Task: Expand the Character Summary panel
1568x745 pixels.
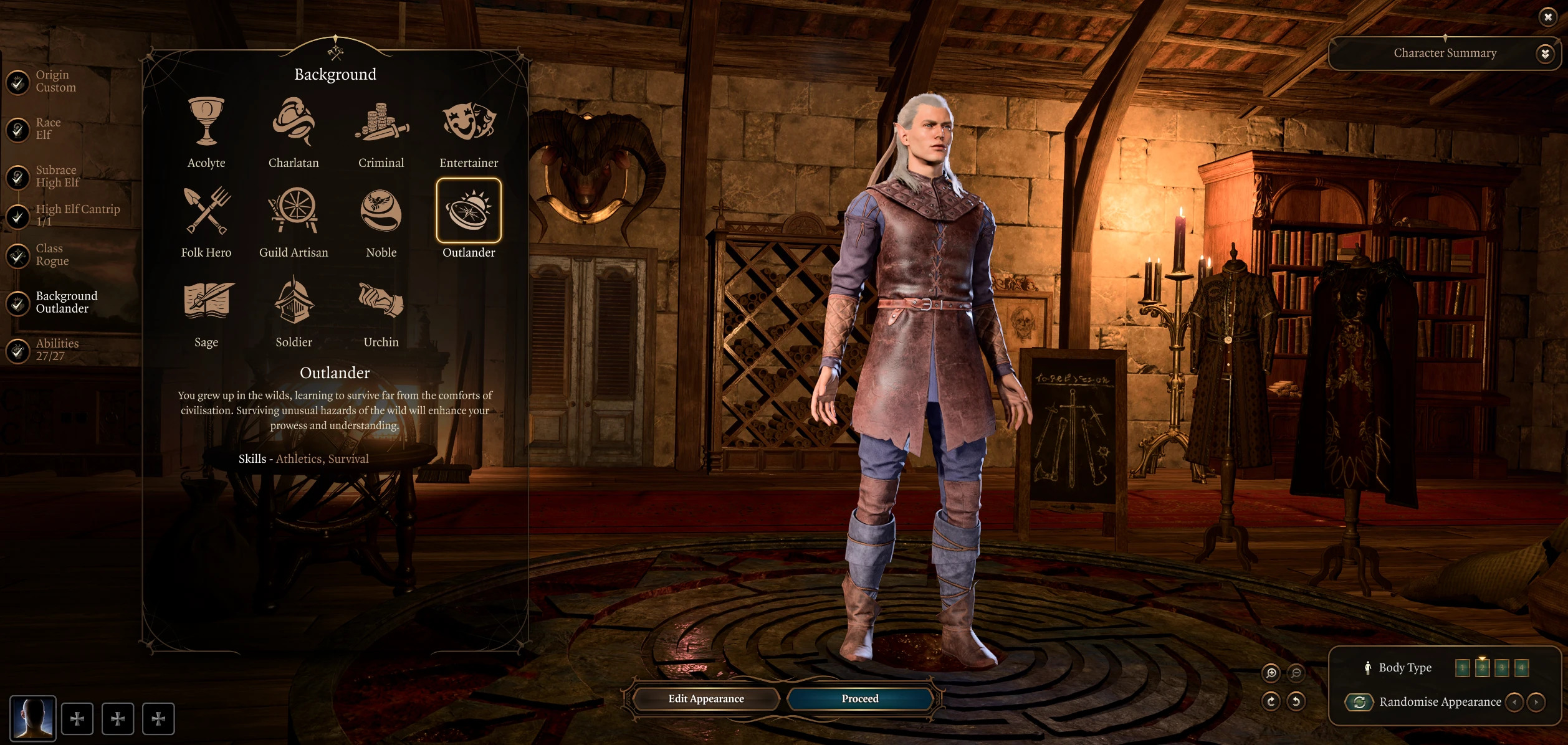Action: (x=1544, y=54)
